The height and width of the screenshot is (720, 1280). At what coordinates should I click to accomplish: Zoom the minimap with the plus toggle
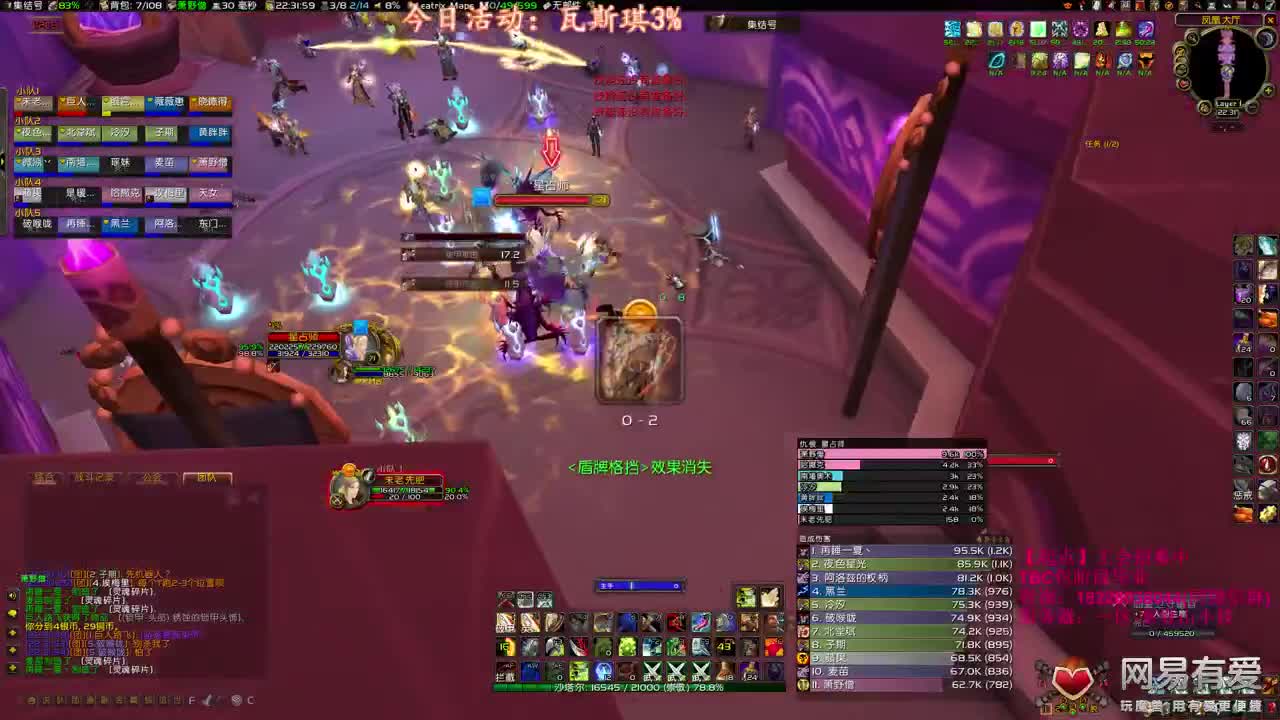(1267, 89)
